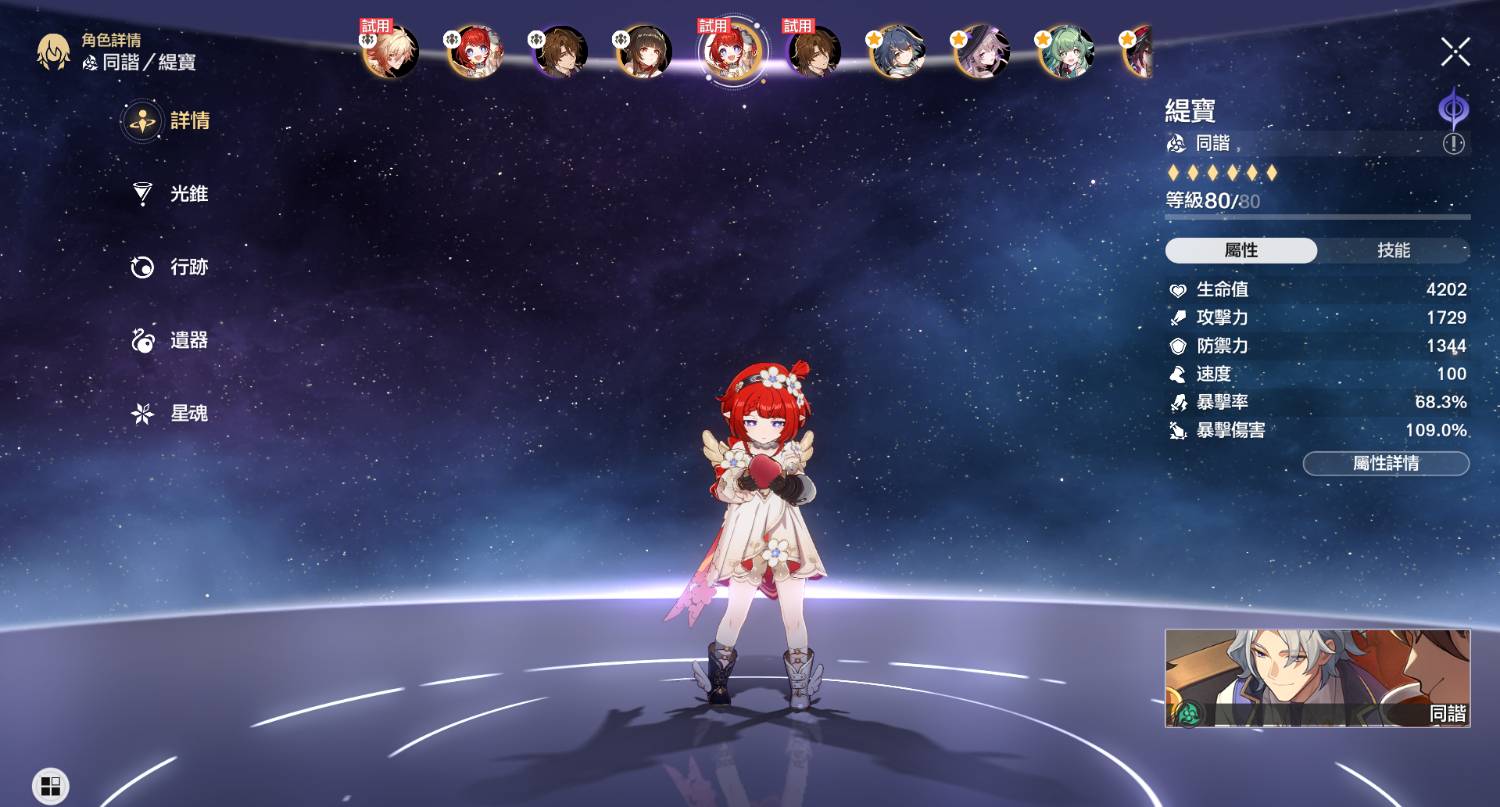Open the four-square grid button
The image size is (1500, 807).
click(x=51, y=785)
